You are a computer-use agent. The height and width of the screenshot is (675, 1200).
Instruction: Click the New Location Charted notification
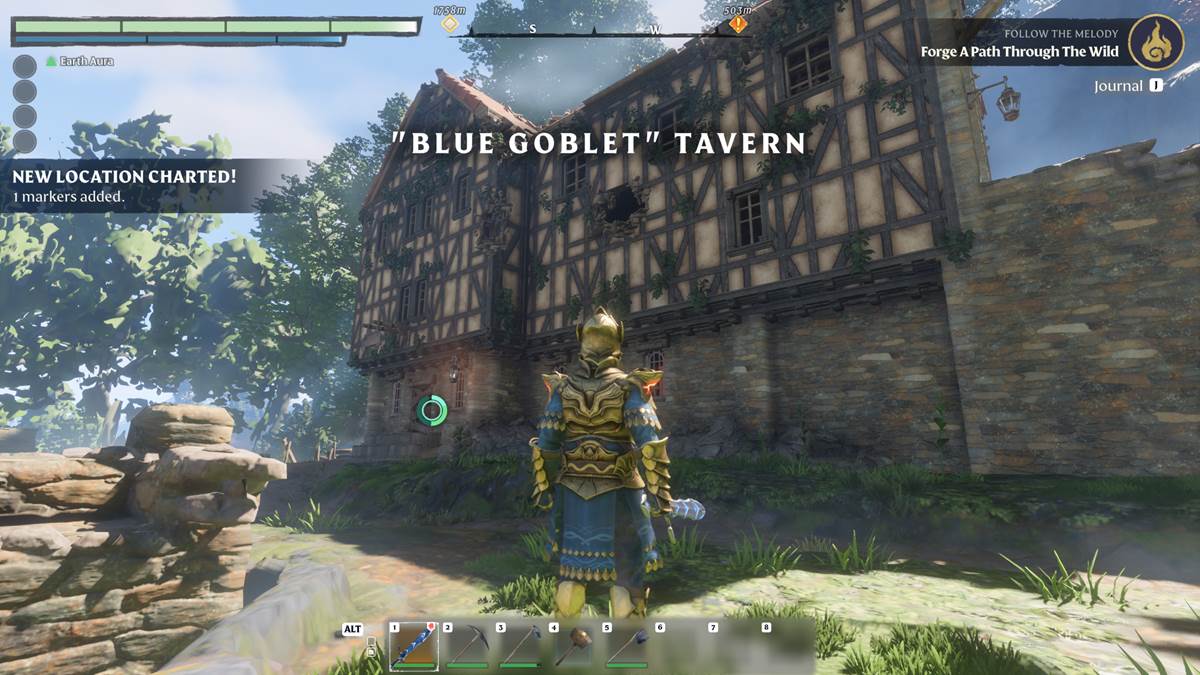click(124, 185)
